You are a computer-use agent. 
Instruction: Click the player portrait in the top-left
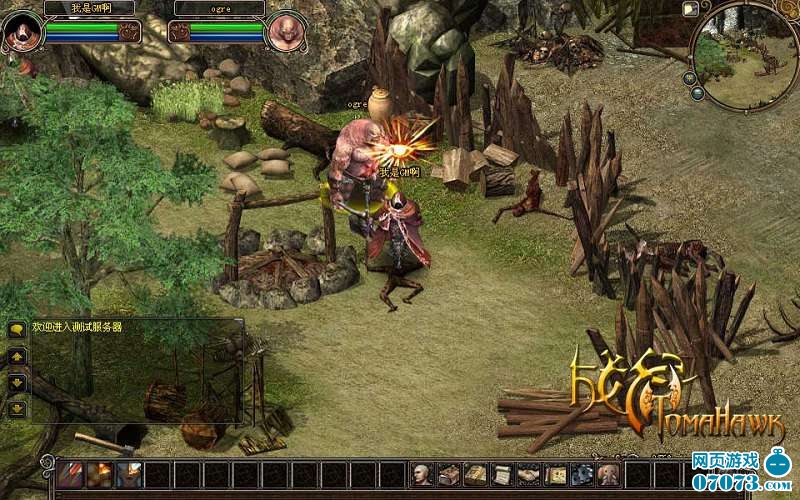[22, 31]
